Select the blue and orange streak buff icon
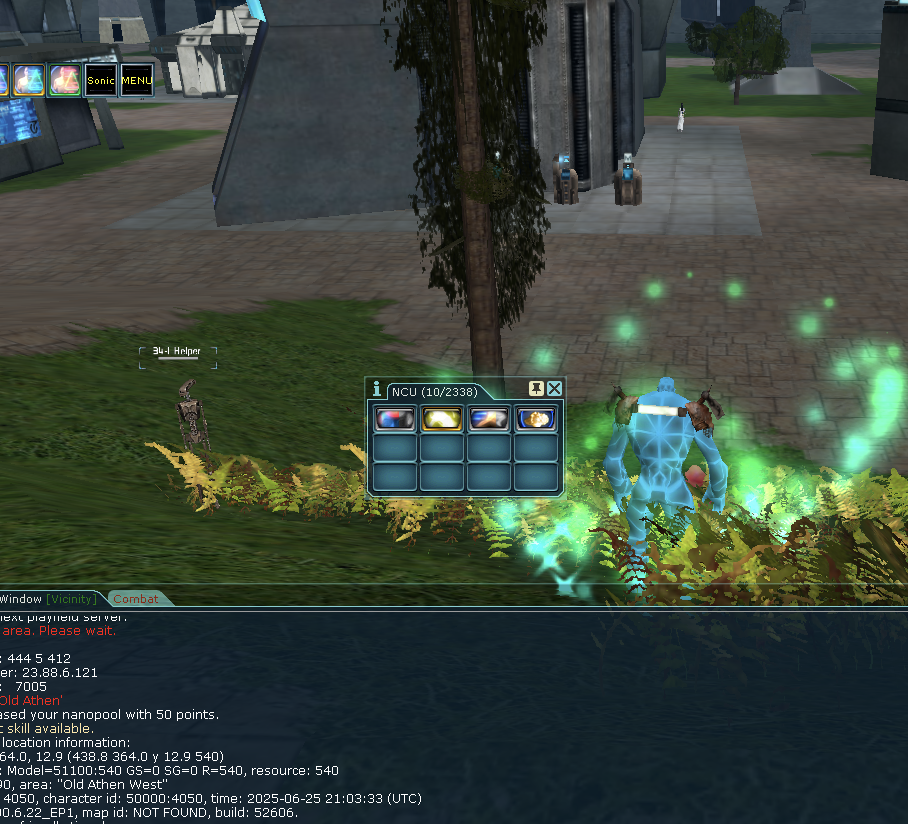The image size is (908, 824). pyautogui.click(x=488, y=419)
